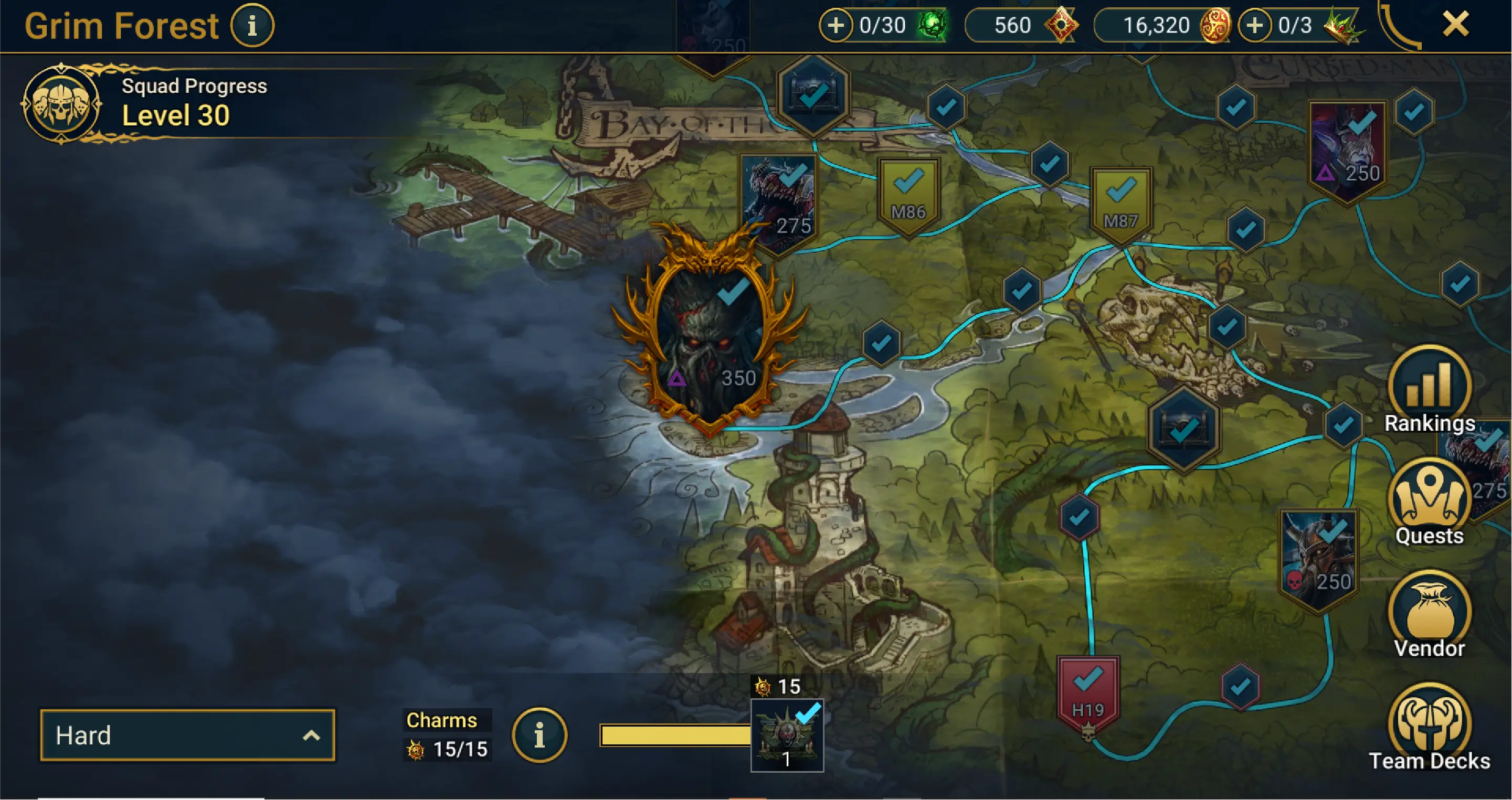Show the Charms info tooltip
Screen dimensions: 1512x800
539,735
